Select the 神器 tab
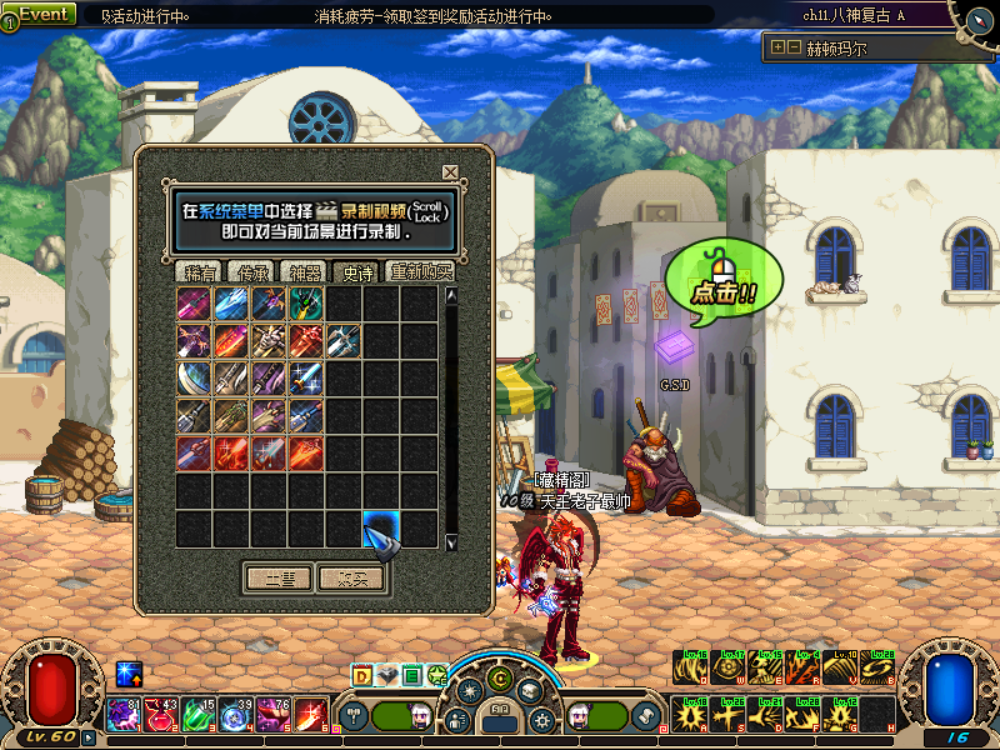 click(303, 272)
